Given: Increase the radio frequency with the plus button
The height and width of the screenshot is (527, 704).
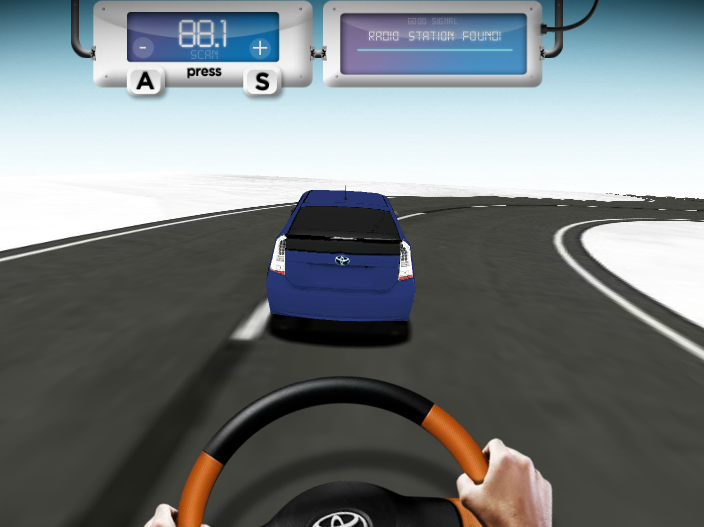Looking at the screenshot, I should 259,47.
